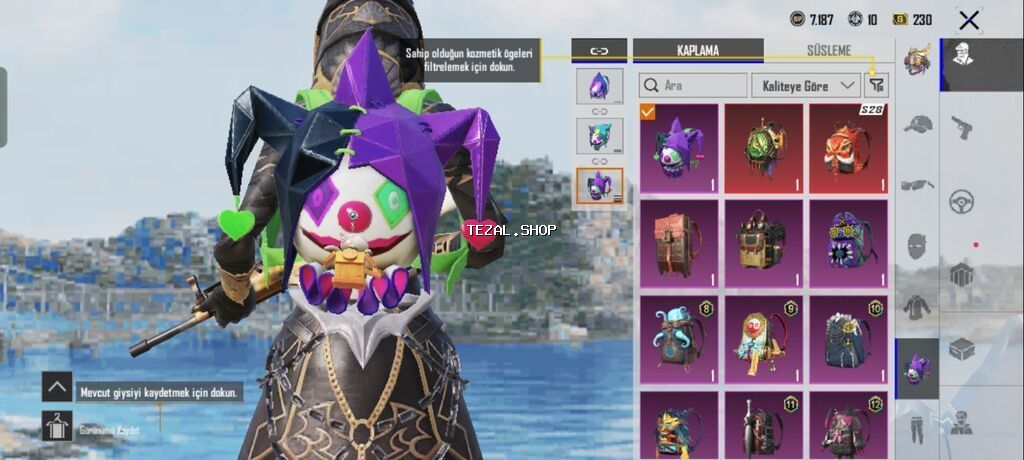Viewport: 1024px width, 460px height.
Task: Switch to the steering wheel vehicle section
Action: [x=962, y=200]
